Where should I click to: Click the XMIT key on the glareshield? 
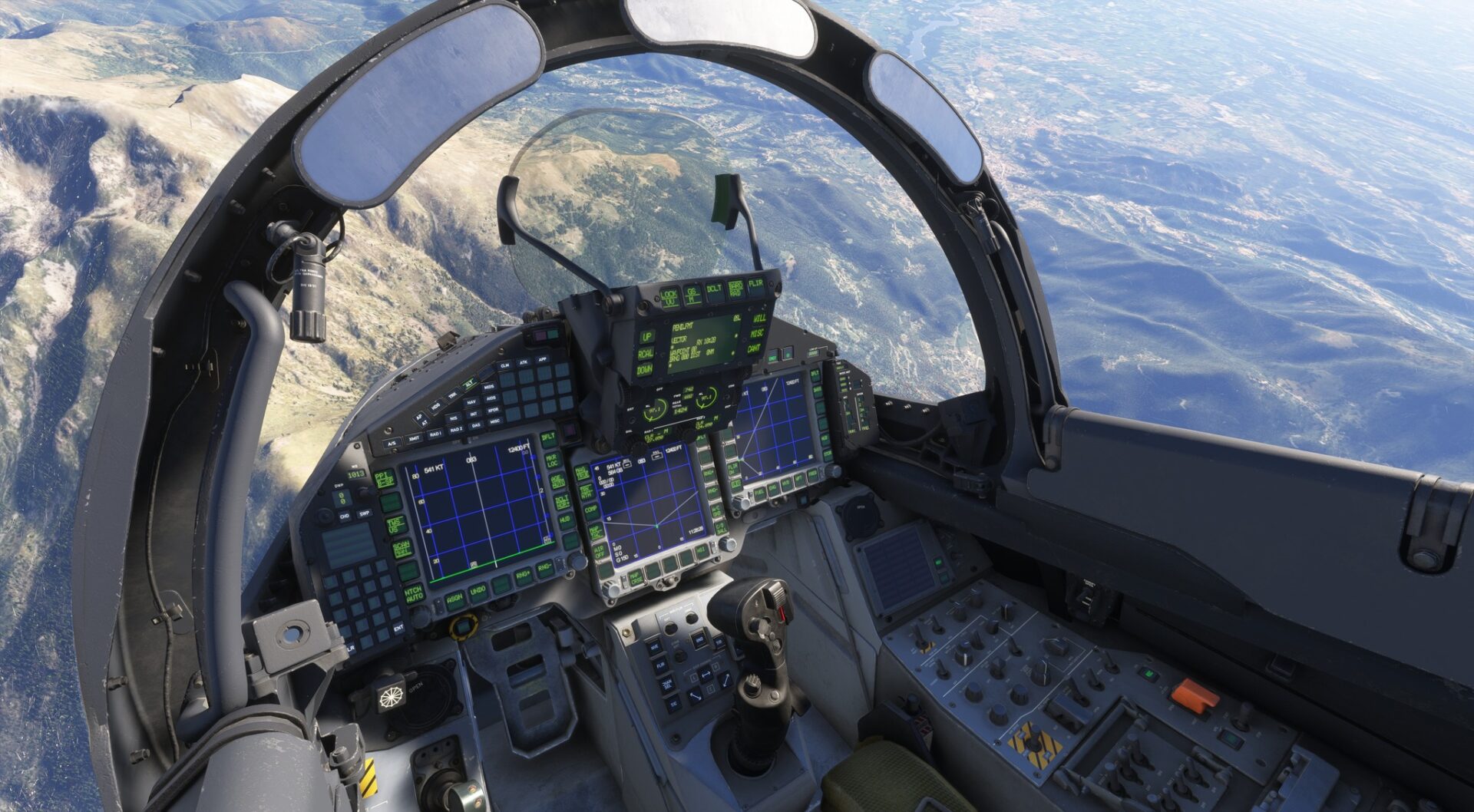(x=414, y=438)
